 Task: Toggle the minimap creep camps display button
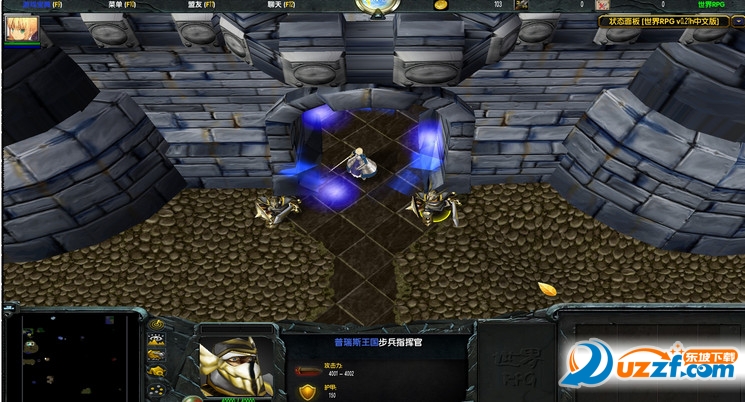coord(157,372)
